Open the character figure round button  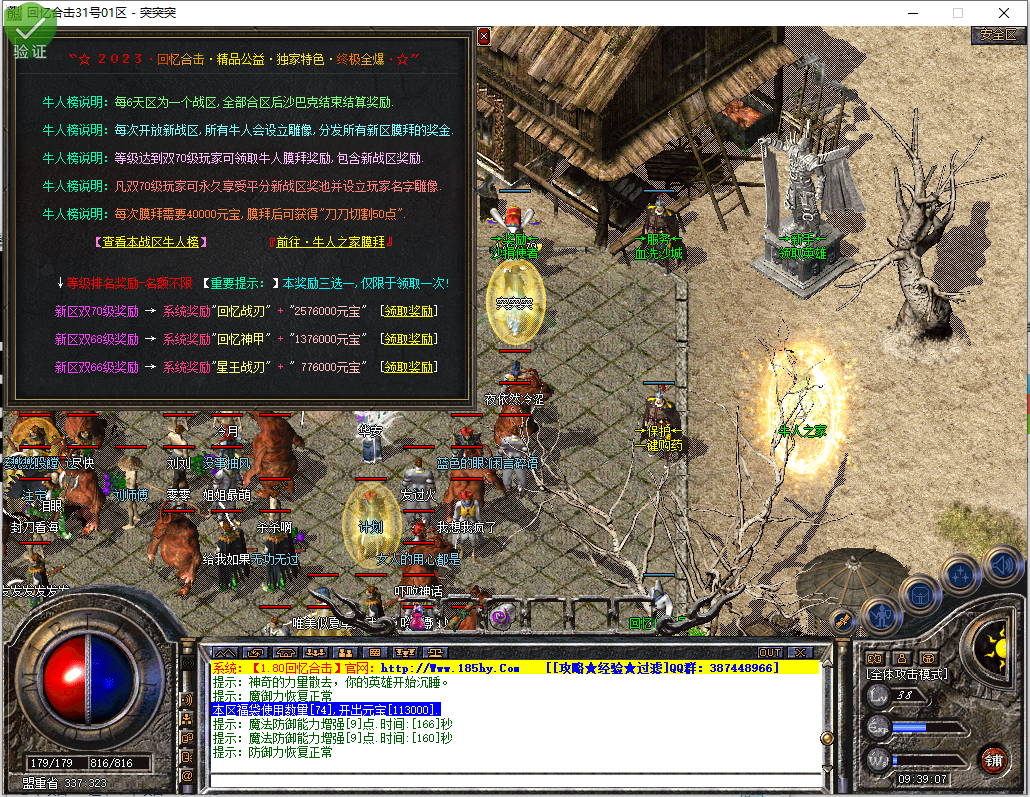881,614
